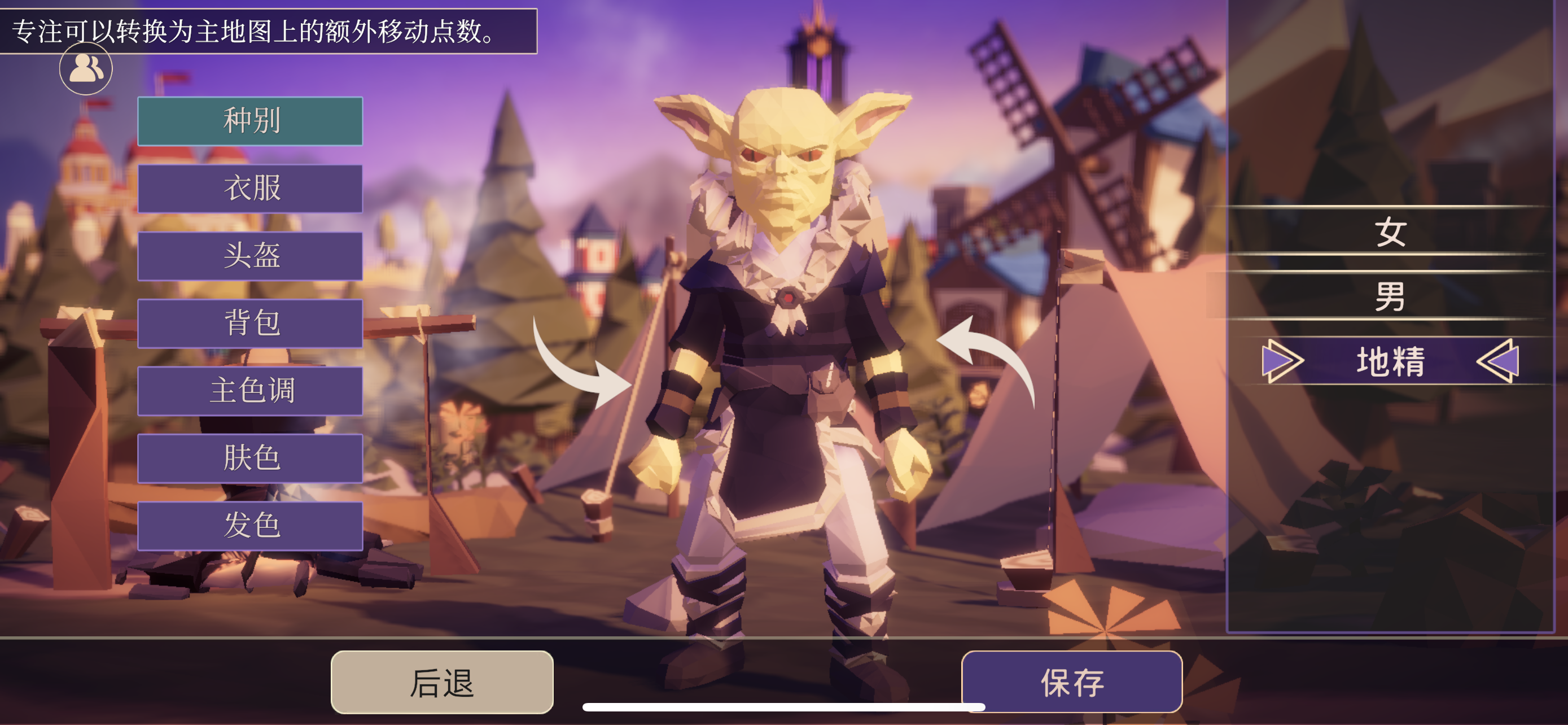Open the 衣服 clothing customization tab
This screenshot has width=1568, height=725.
(249, 189)
